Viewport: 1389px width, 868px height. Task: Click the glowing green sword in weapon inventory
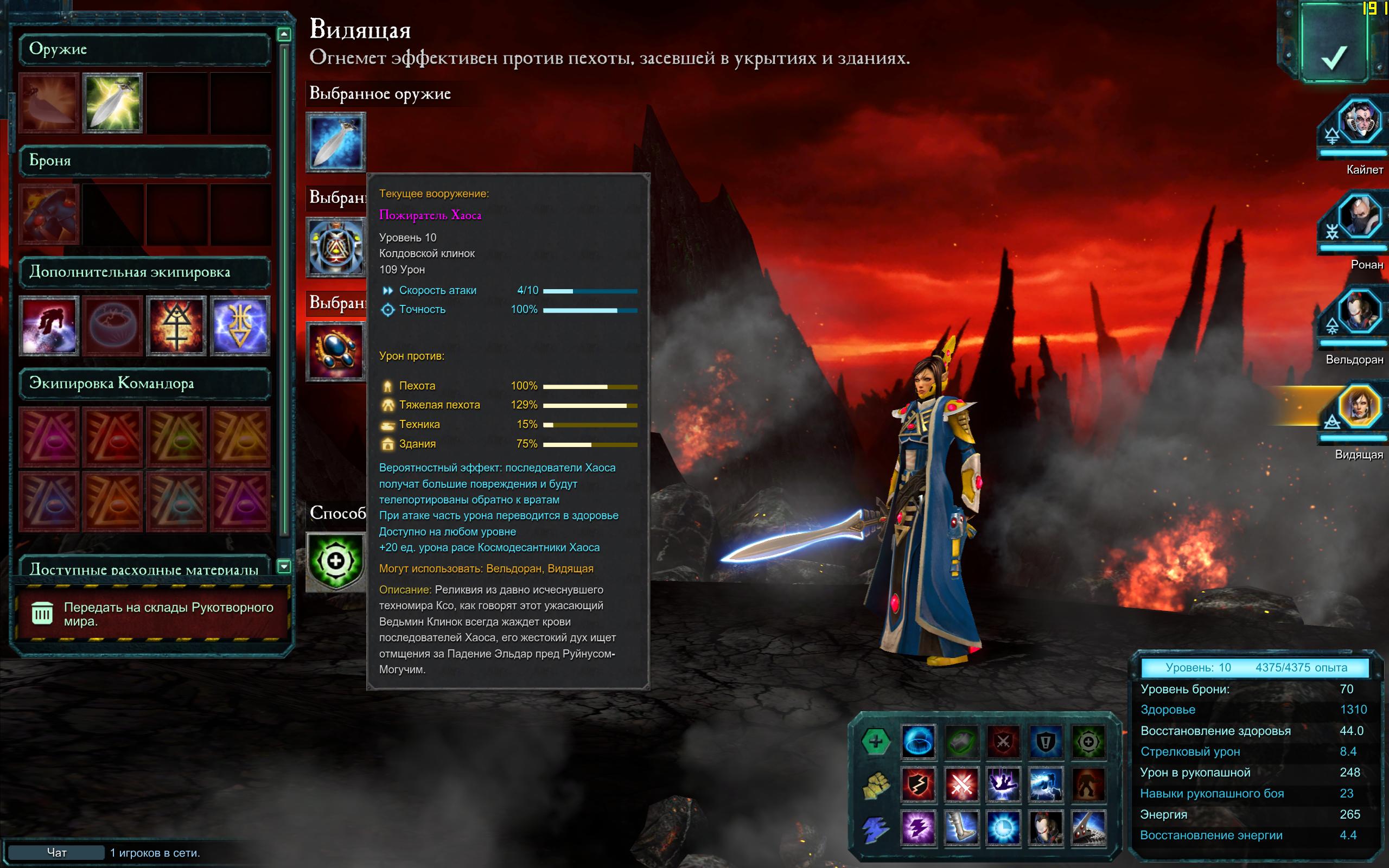pos(112,103)
